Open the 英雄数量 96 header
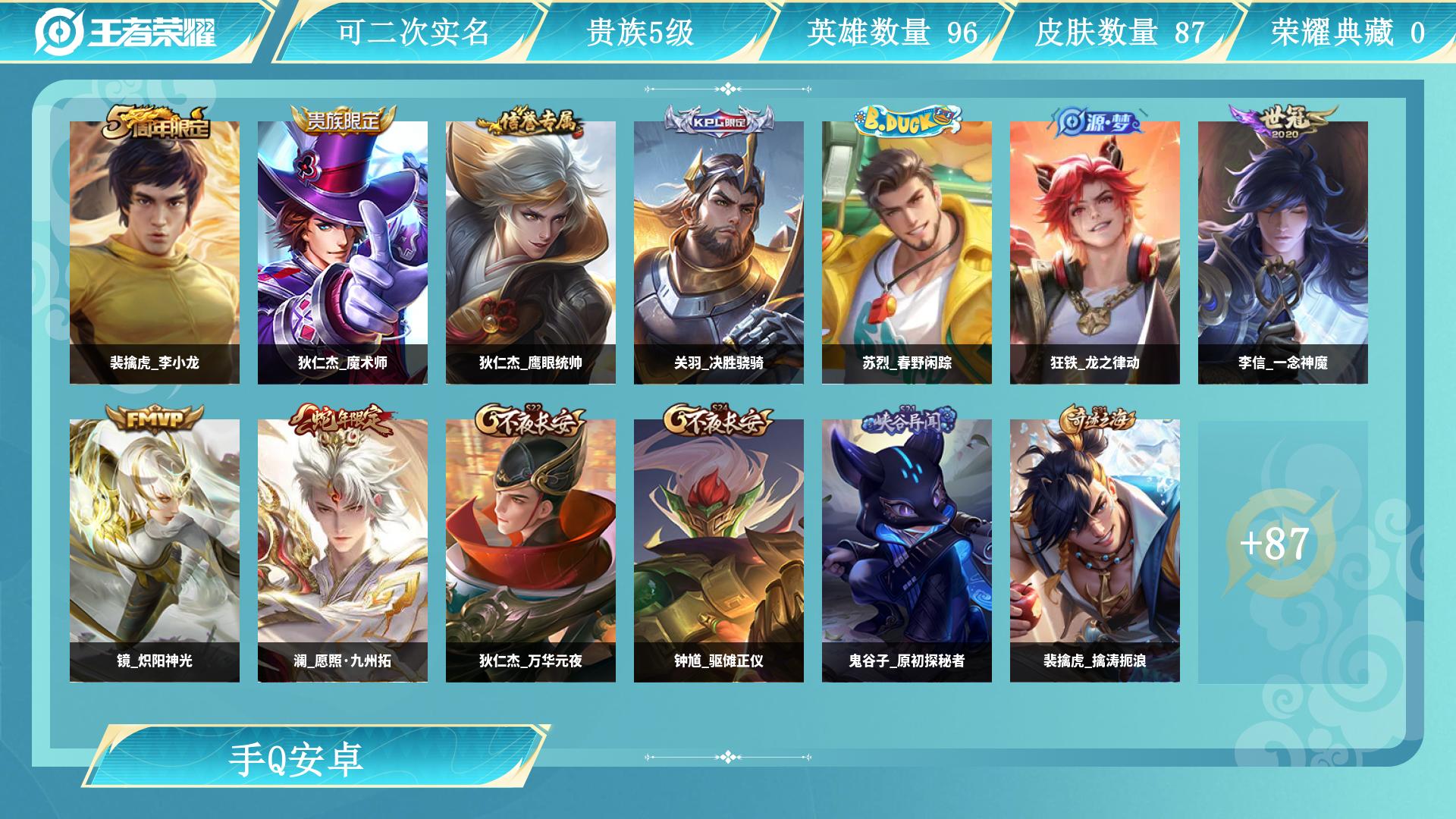The height and width of the screenshot is (819, 1456). pyautogui.click(x=892, y=32)
